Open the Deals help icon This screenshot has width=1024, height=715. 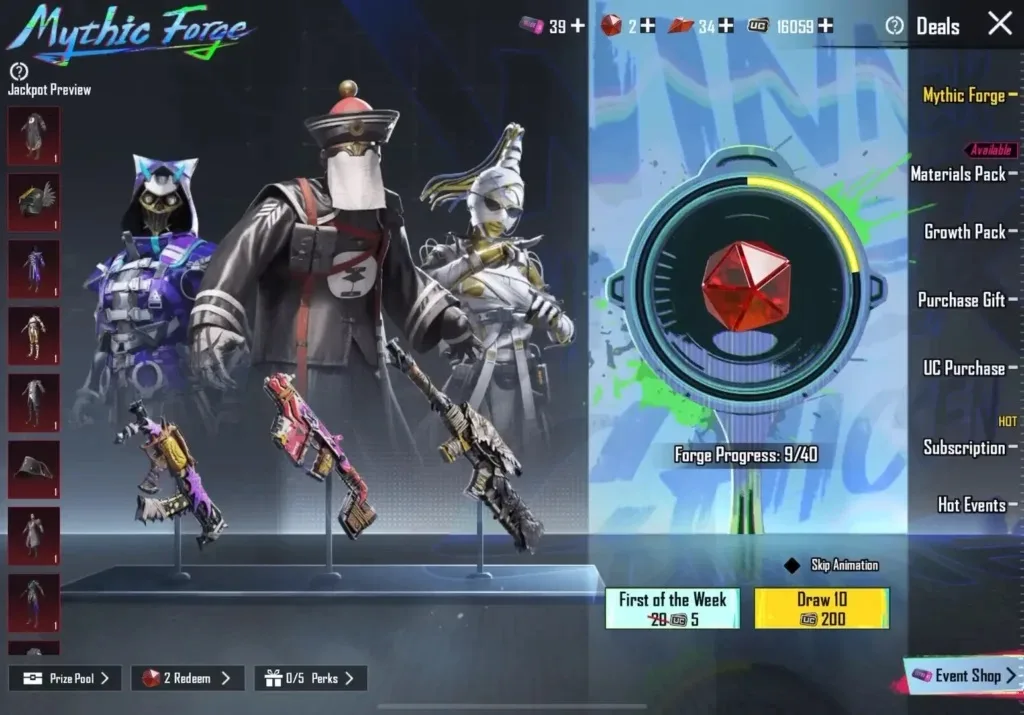[x=895, y=26]
